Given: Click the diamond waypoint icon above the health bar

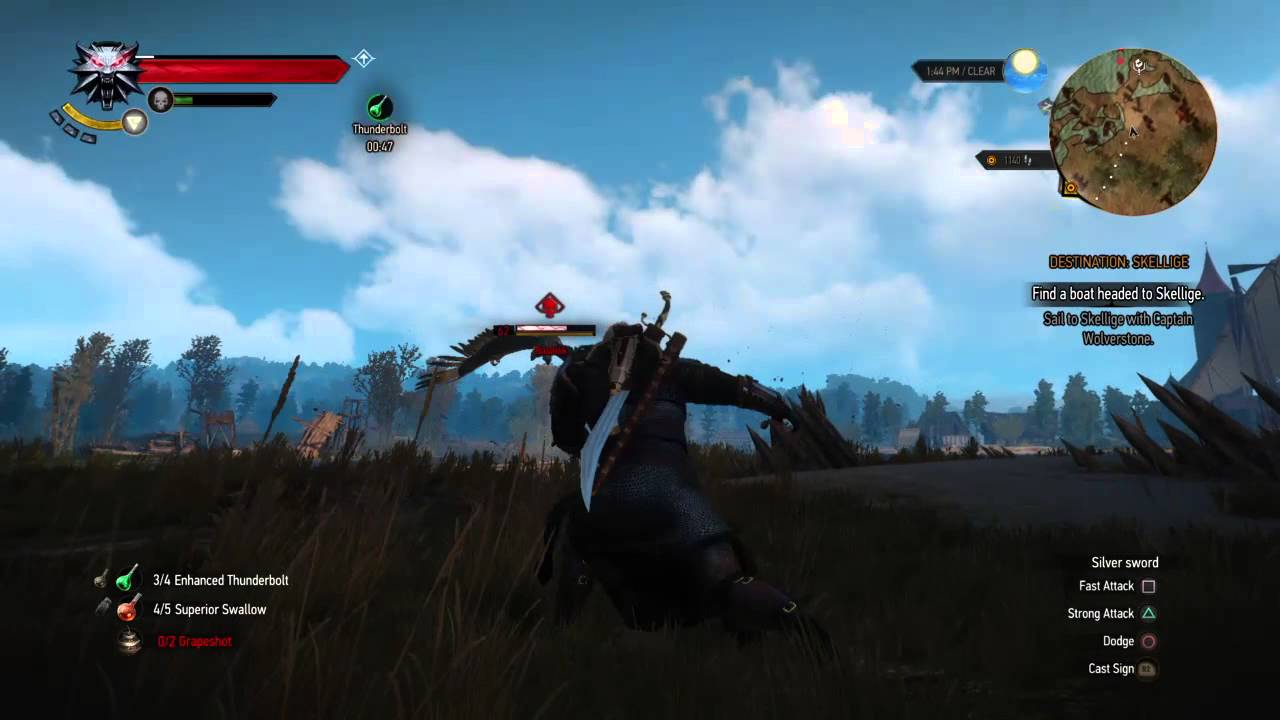Looking at the screenshot, I should point(364,59).
